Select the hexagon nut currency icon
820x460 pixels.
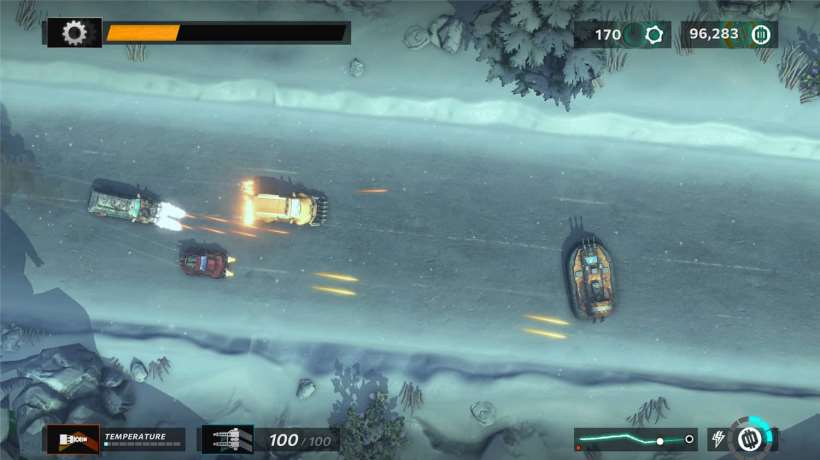point(655,35)
